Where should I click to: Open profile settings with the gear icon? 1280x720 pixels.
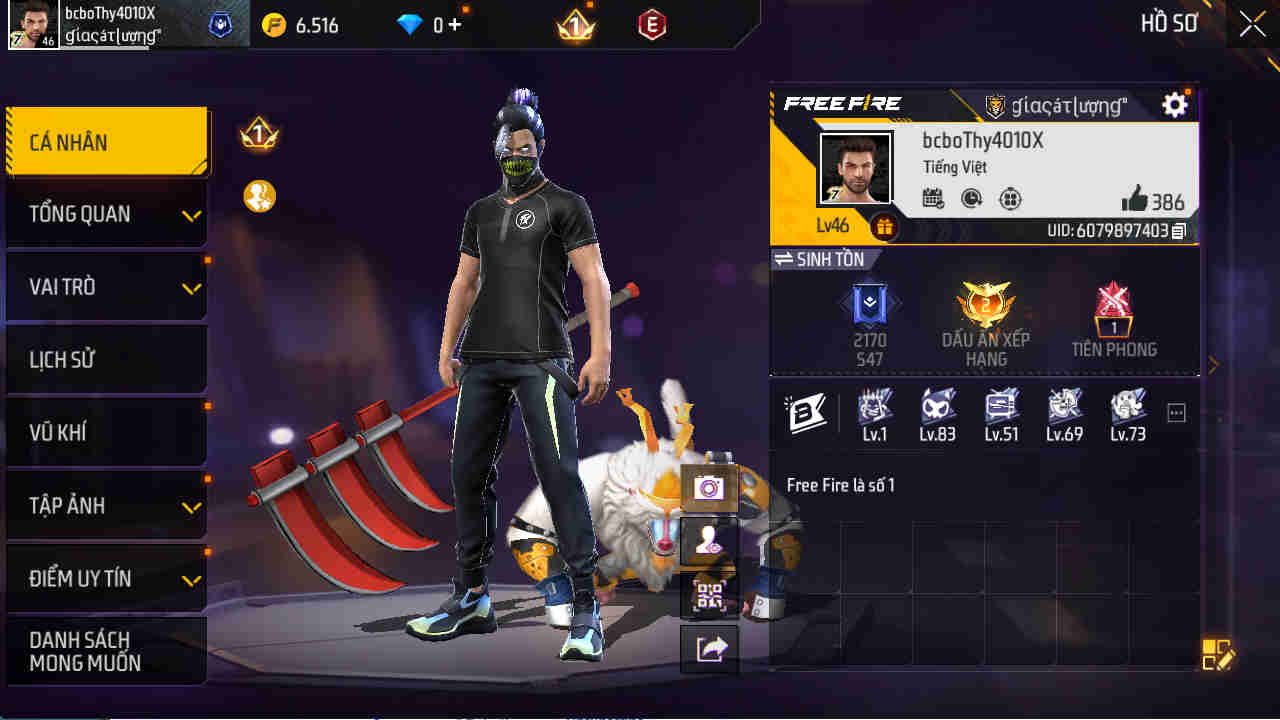(1174, 104)
